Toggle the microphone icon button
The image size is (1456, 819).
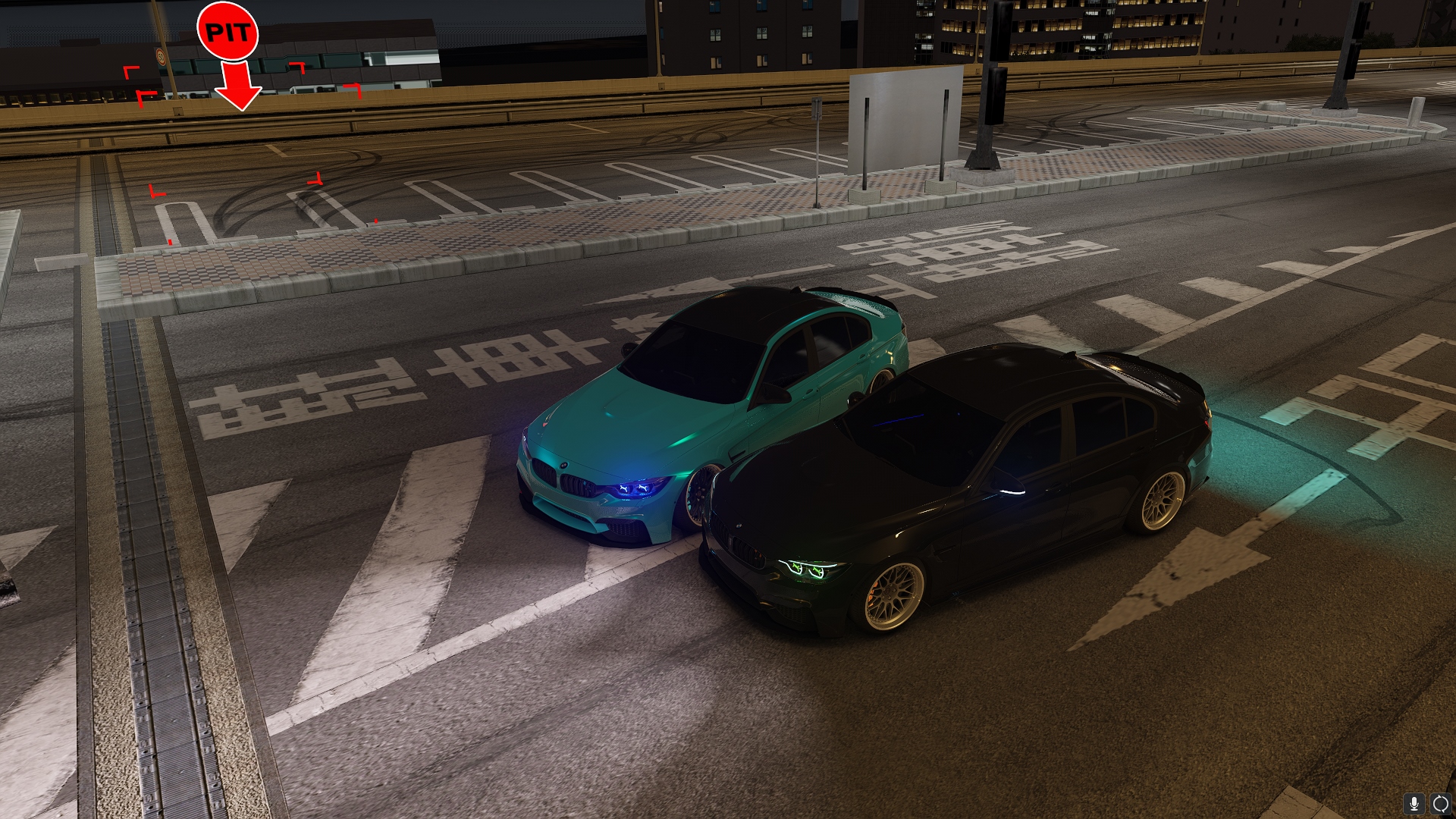[1414, 803]
